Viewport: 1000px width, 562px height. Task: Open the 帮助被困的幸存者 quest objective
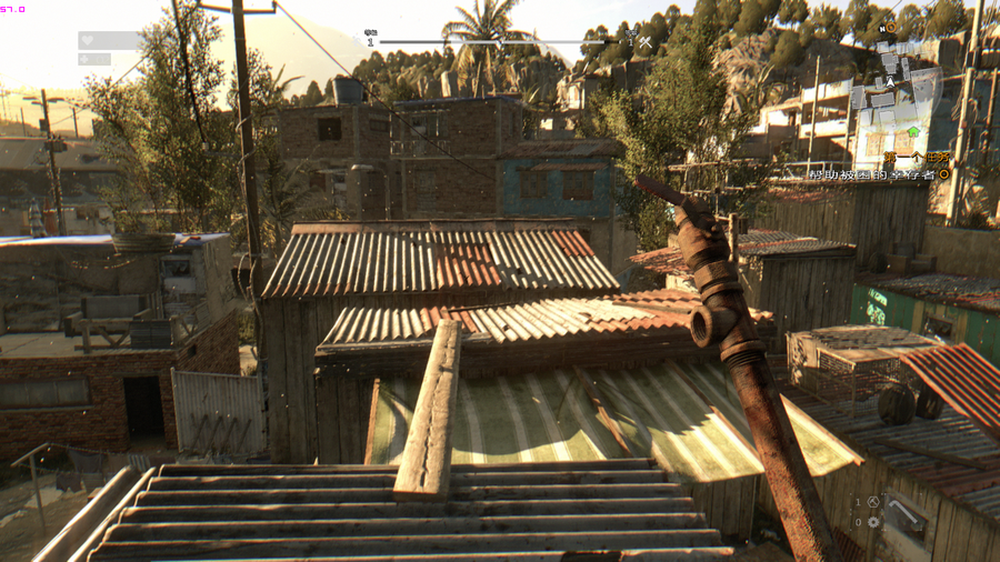coord(872,175)
